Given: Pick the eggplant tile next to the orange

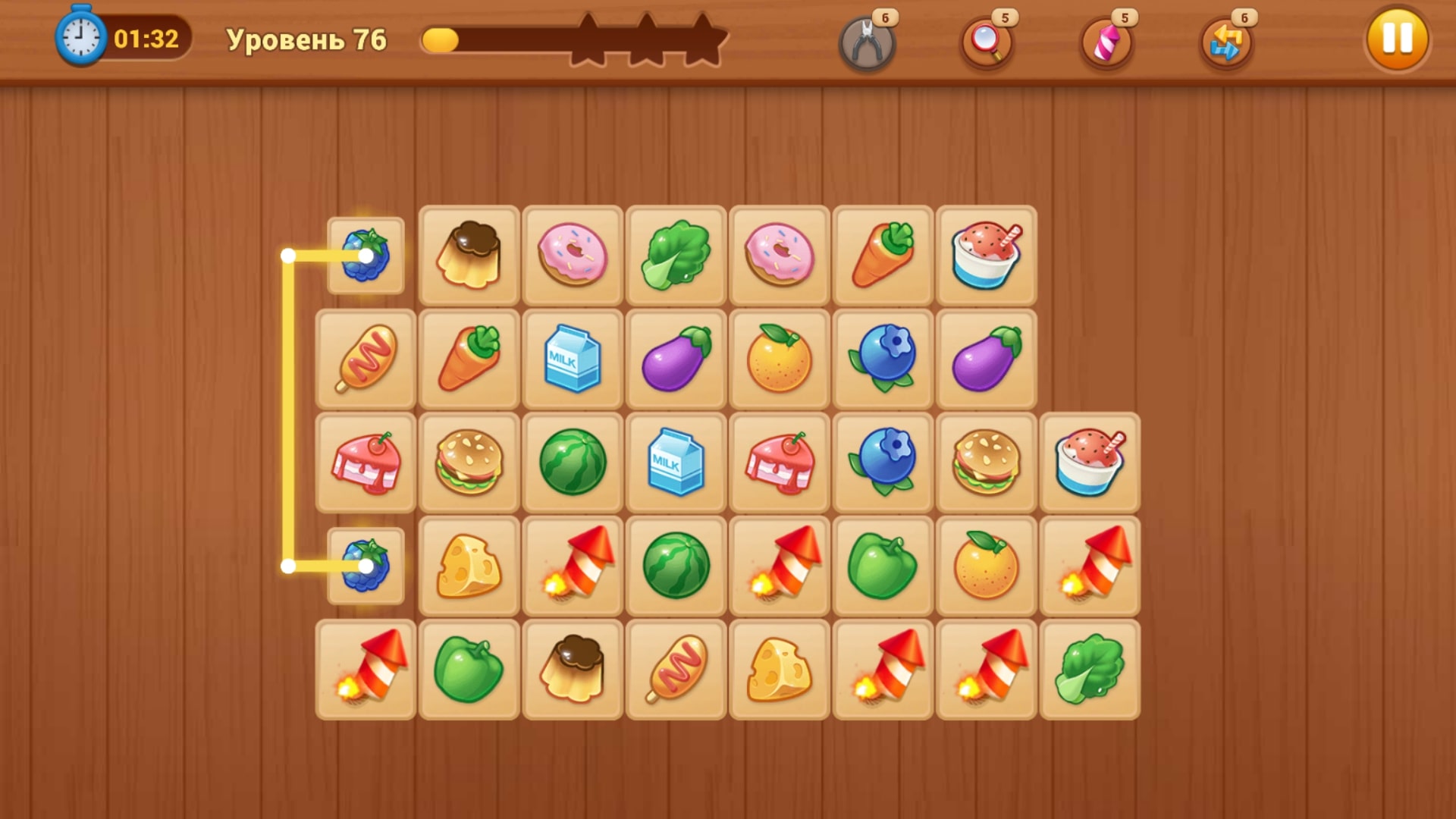Looking at the screenshot, I should point(676,359).
